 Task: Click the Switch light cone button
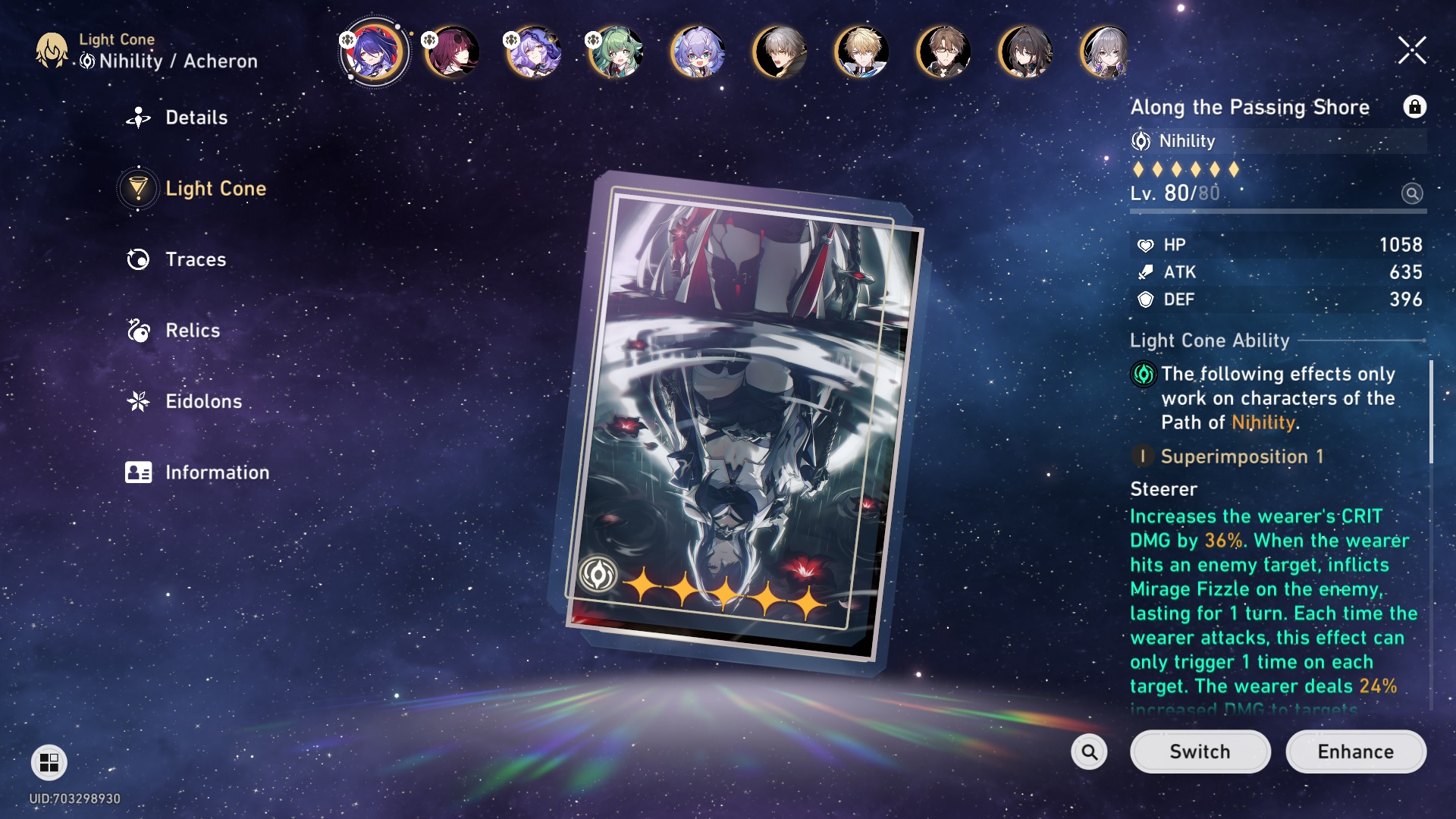coord(1199,752)
